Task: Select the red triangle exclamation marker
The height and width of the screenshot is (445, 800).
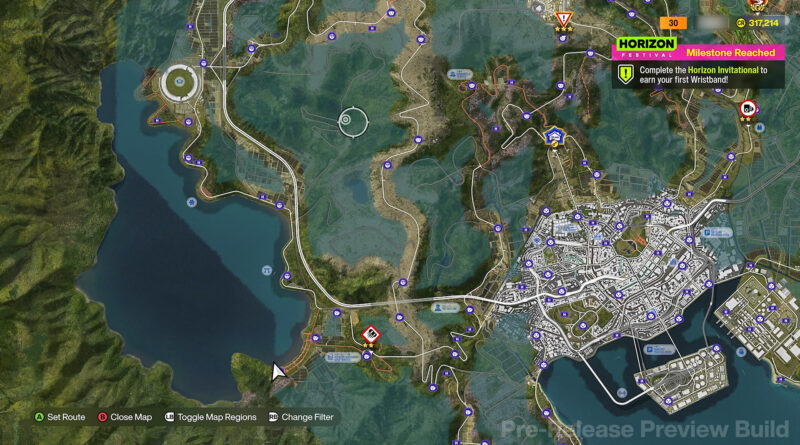Action: click(x=564, y=19)
